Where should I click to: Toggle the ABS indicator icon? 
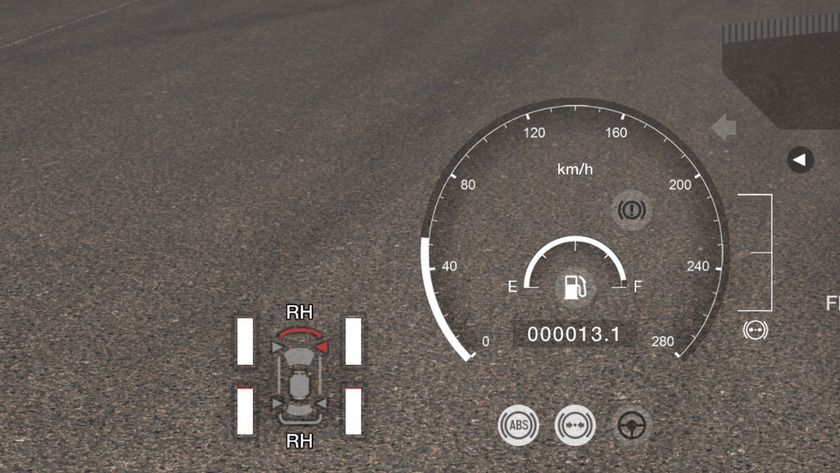point(518,426)
